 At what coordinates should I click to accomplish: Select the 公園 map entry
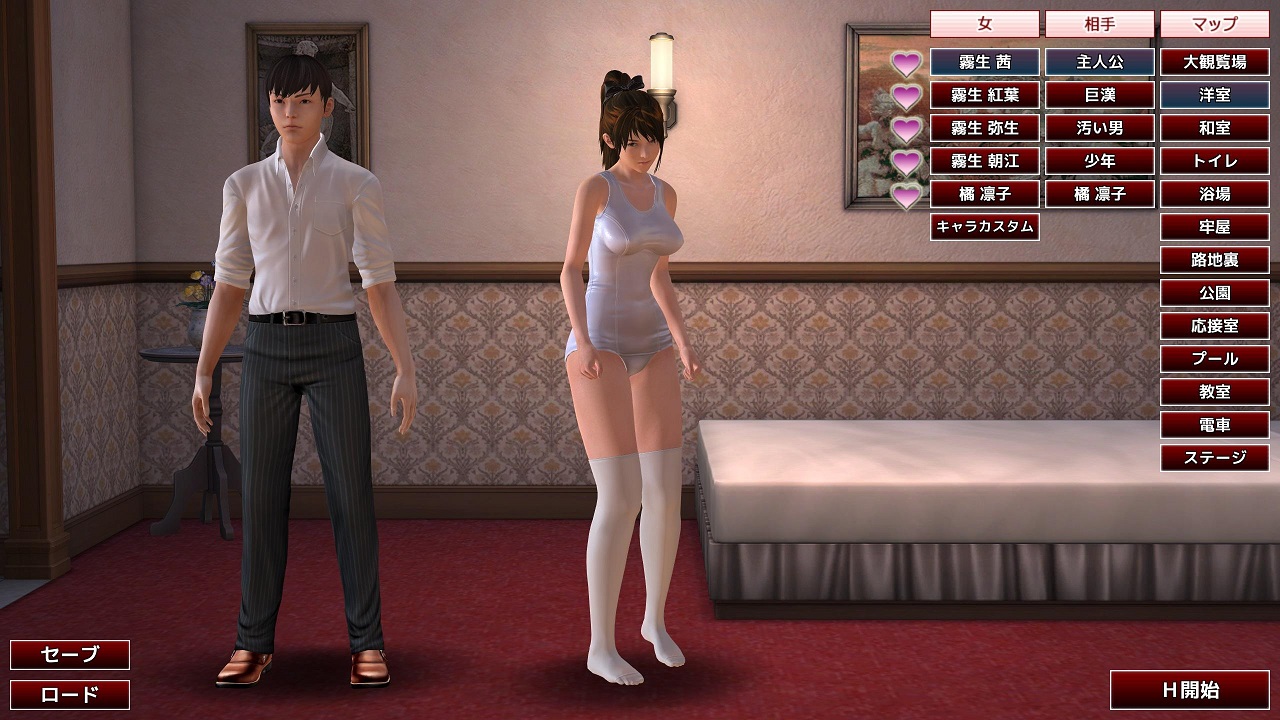(1215, 293)
